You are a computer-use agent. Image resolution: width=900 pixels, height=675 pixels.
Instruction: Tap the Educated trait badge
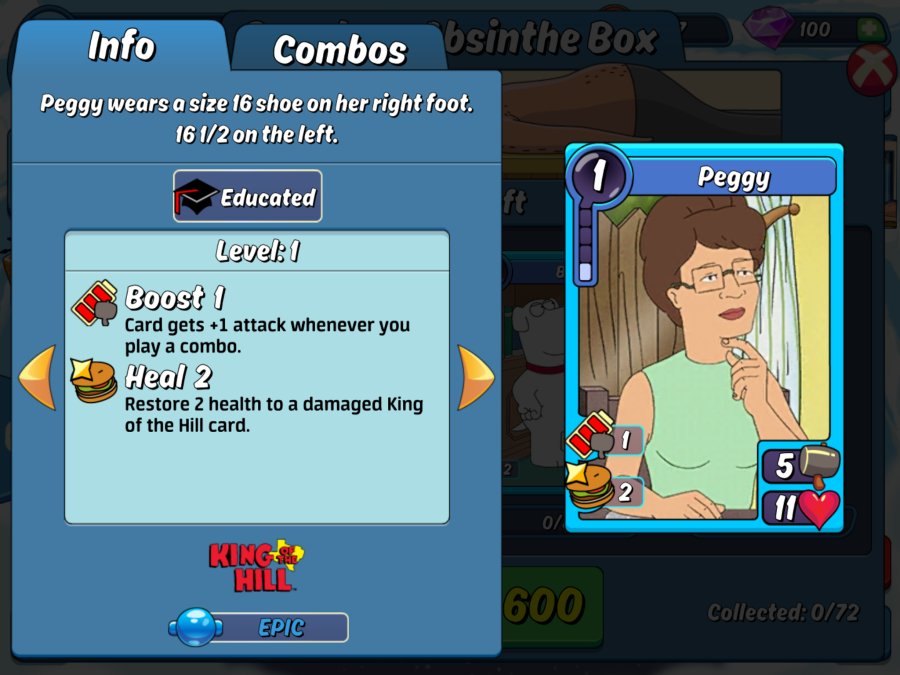tap(248, 196)
